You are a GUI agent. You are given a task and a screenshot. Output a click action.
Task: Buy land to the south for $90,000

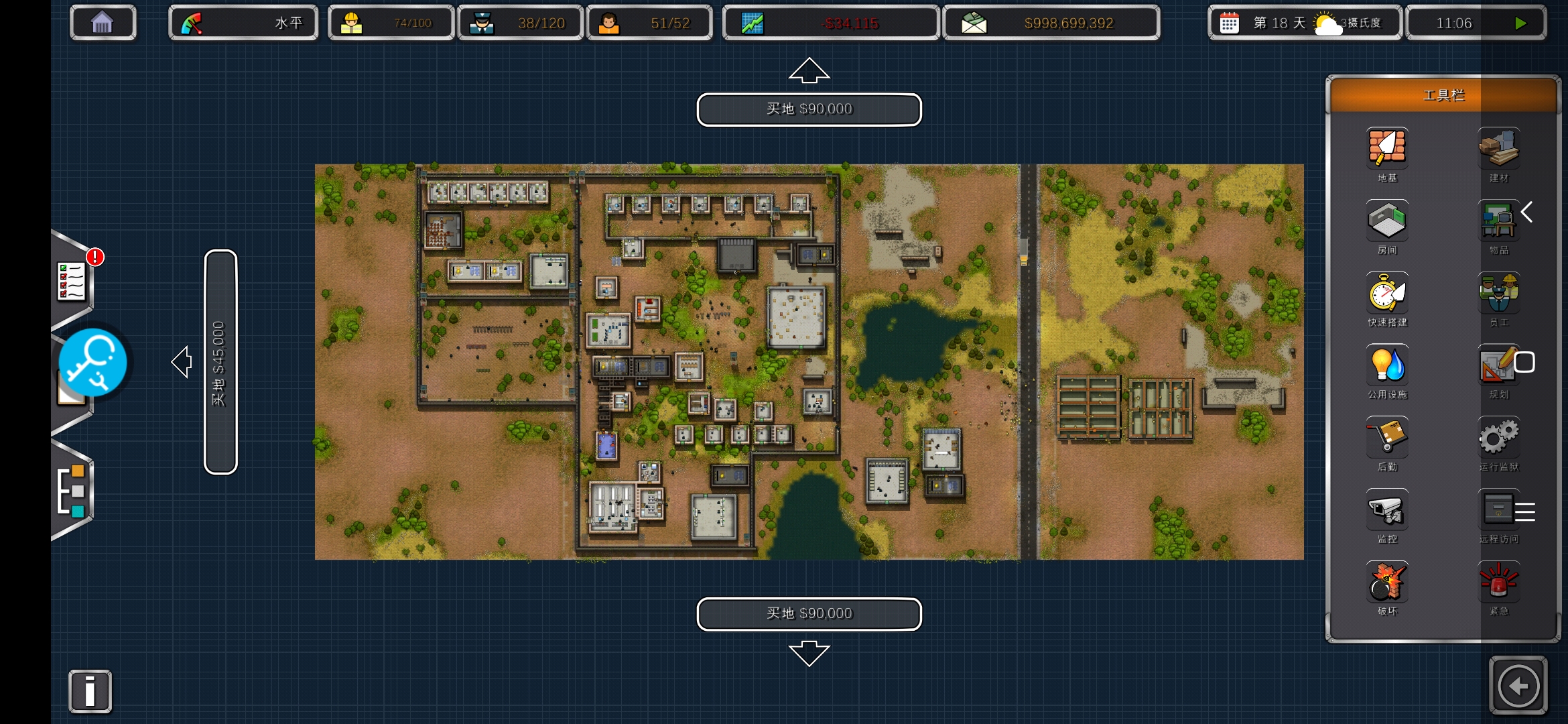click(809, 613)
